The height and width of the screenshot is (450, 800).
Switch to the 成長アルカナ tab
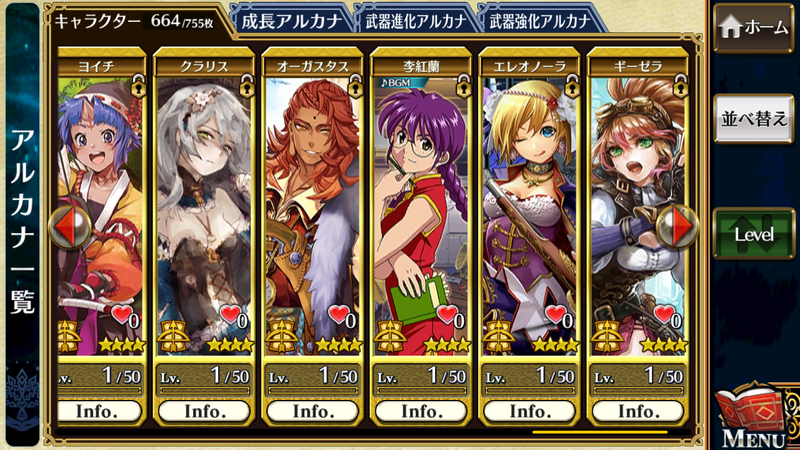291,19
